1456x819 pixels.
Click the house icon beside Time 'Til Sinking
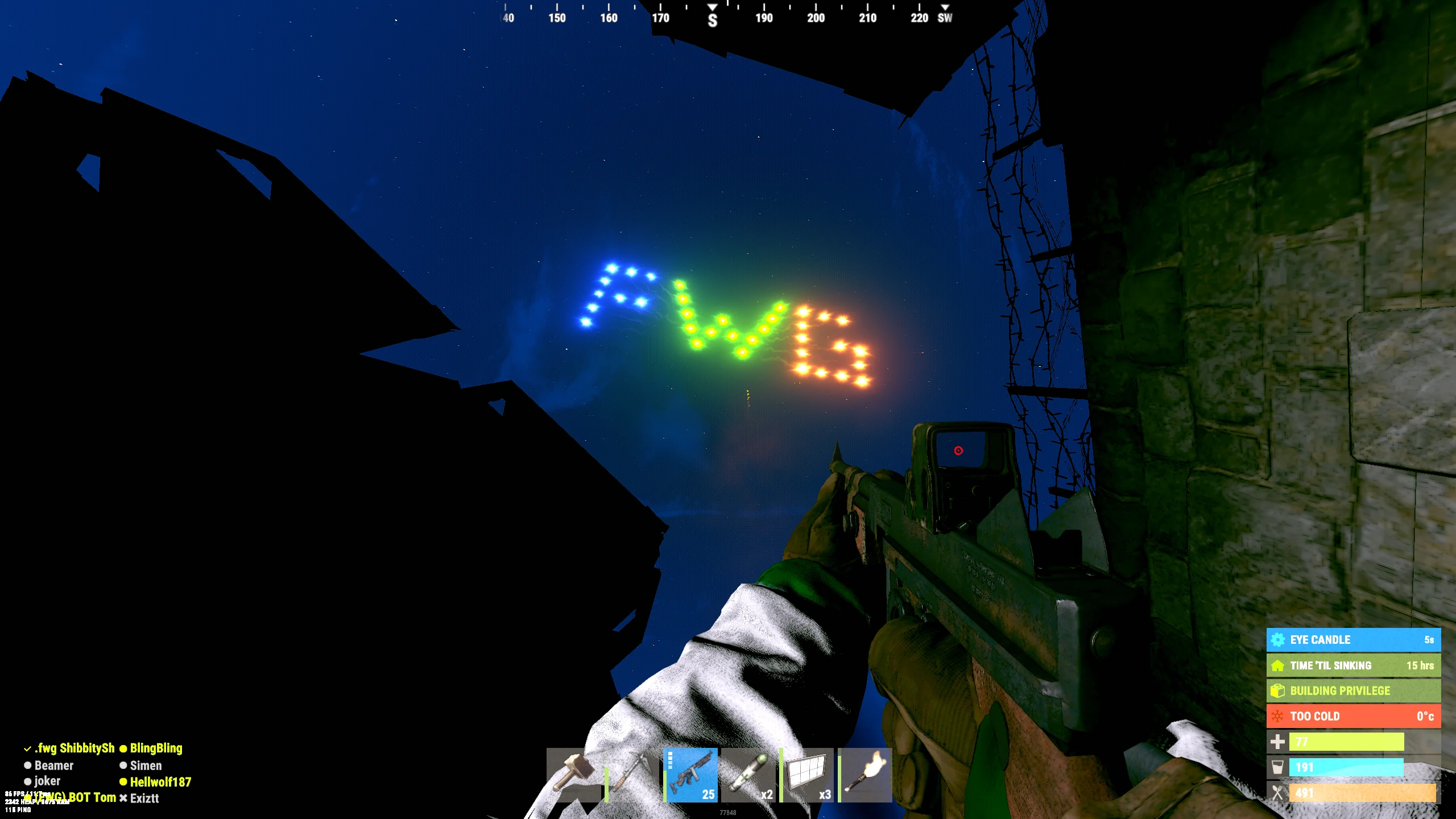pos(1277,665)
